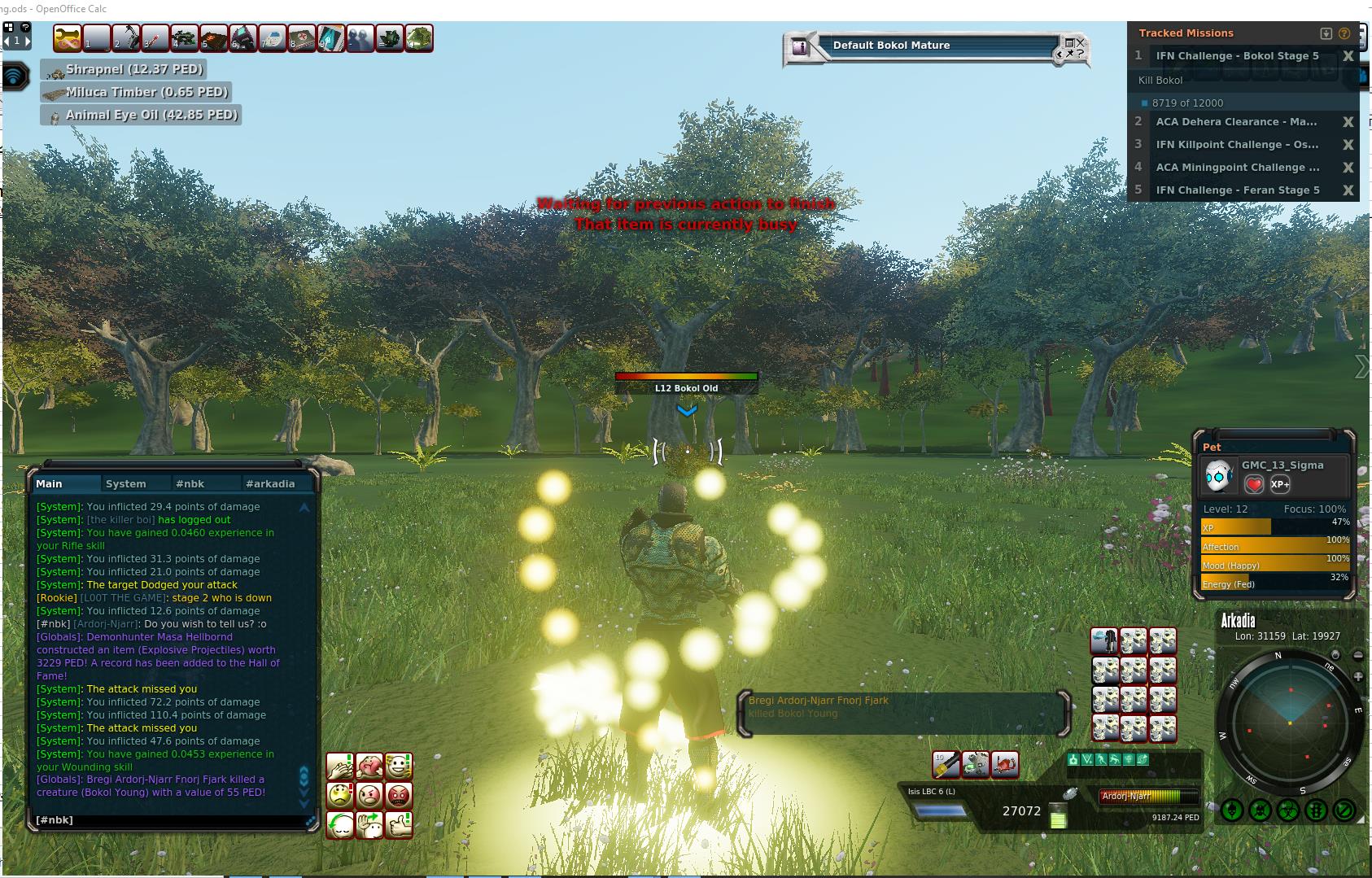Image resolution: width=1372 pixels, height=878 pixels.
Task: Remove IFN Challenge Bokol Stage 5 from tracking
Action: click(x=1348, y=56)
